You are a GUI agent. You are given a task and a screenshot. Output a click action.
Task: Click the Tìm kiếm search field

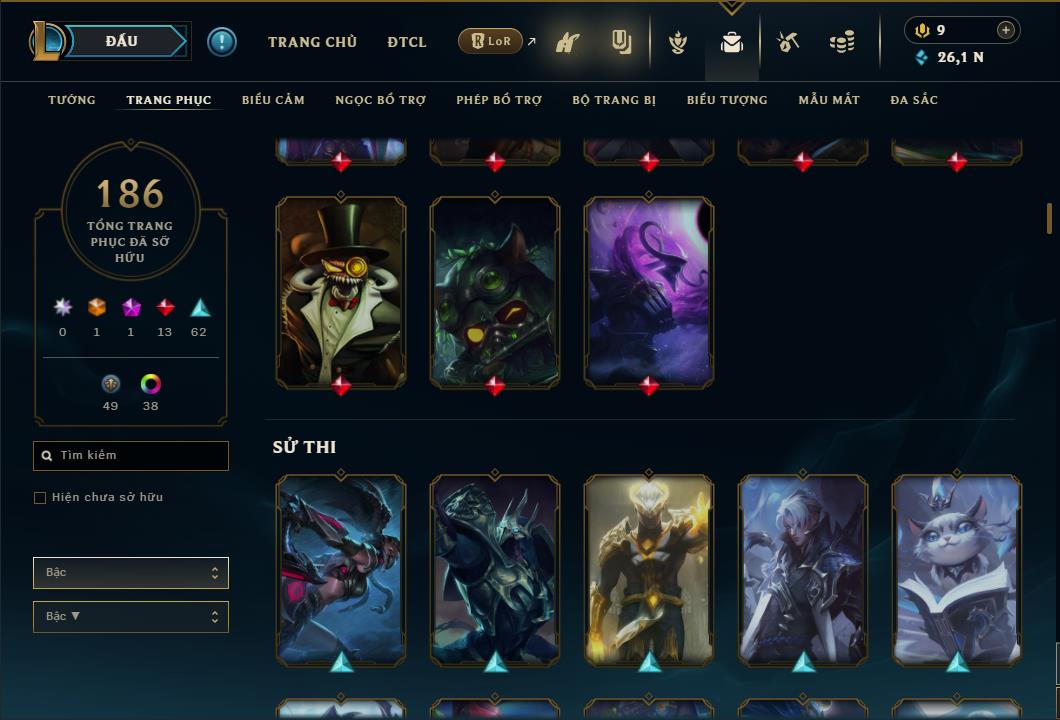tap(131, 456)
